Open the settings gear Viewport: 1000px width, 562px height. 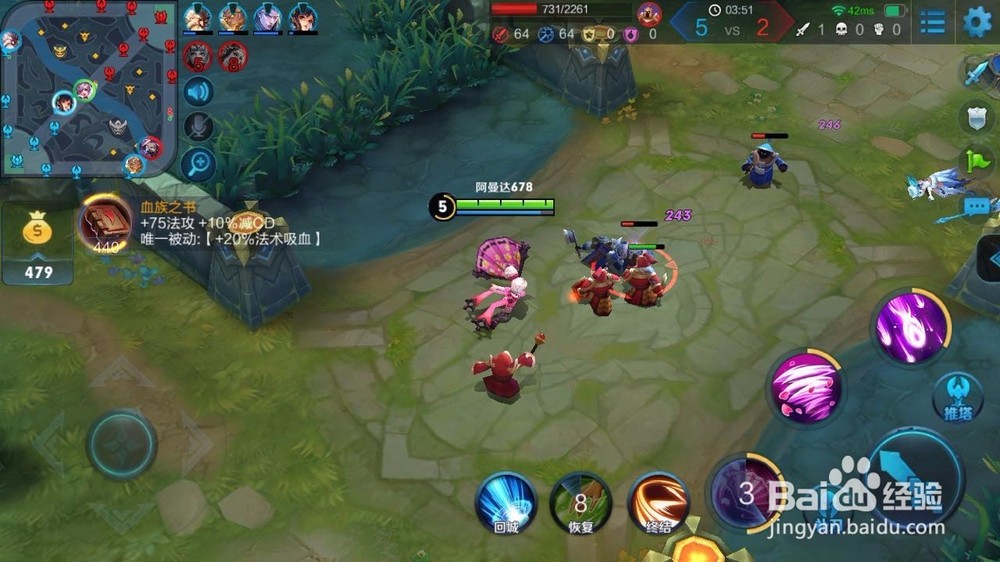pos(977,21)
